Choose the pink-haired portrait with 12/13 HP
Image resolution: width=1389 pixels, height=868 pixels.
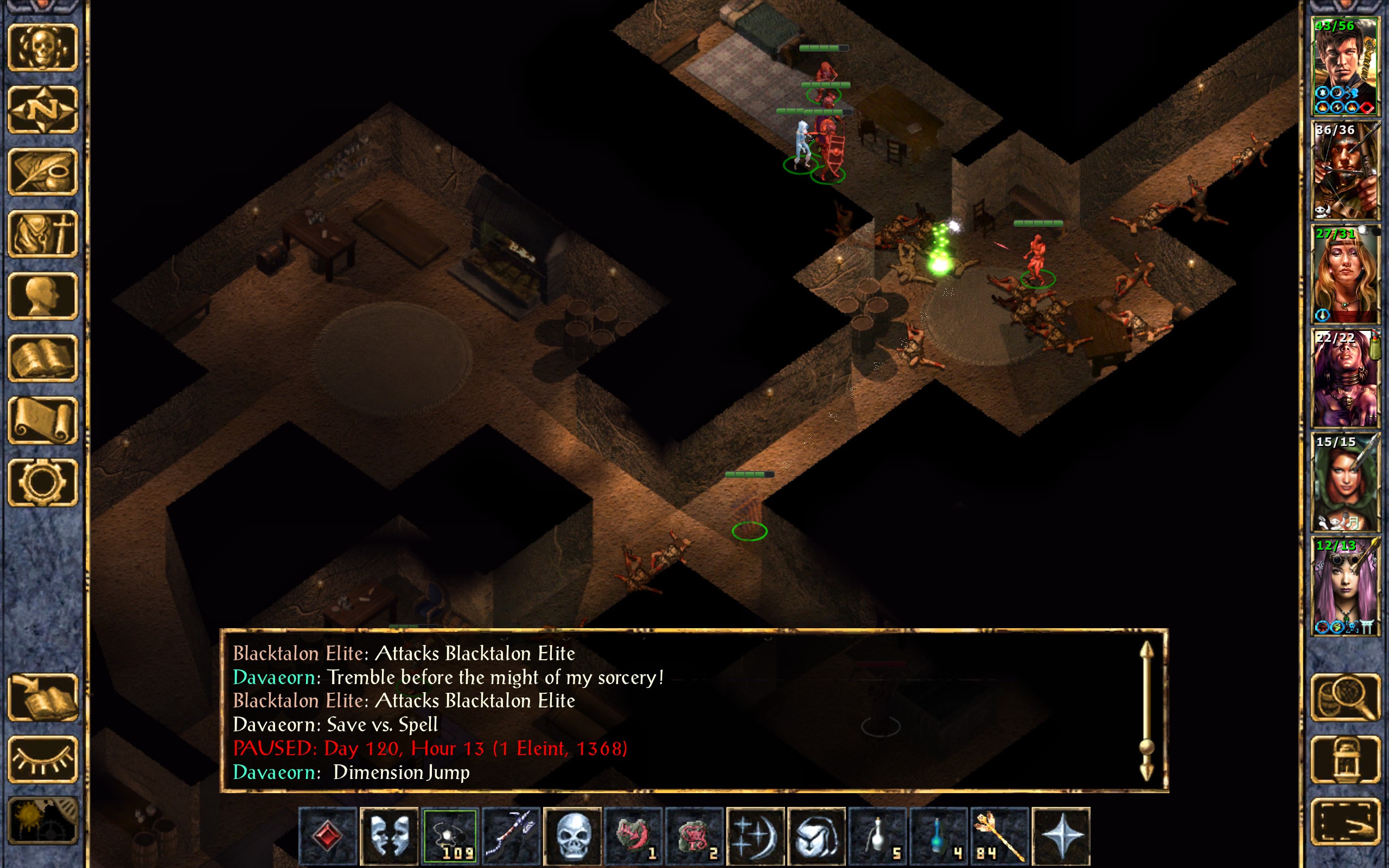coord(1345,585)
